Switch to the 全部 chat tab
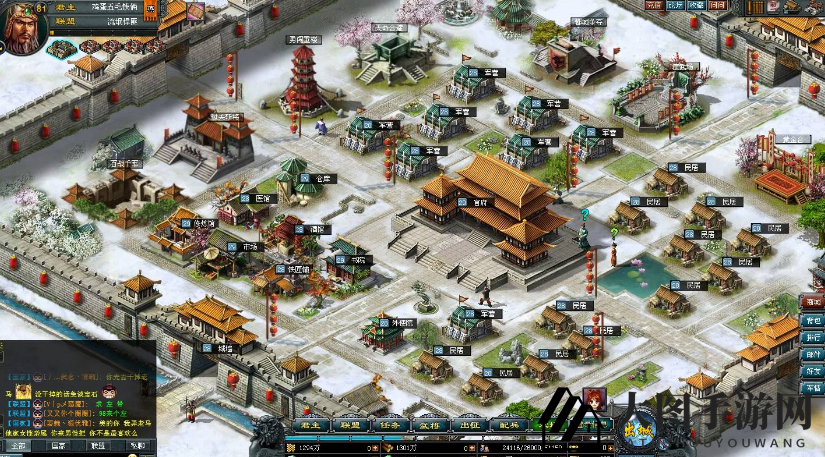 [x=20, y=446]
